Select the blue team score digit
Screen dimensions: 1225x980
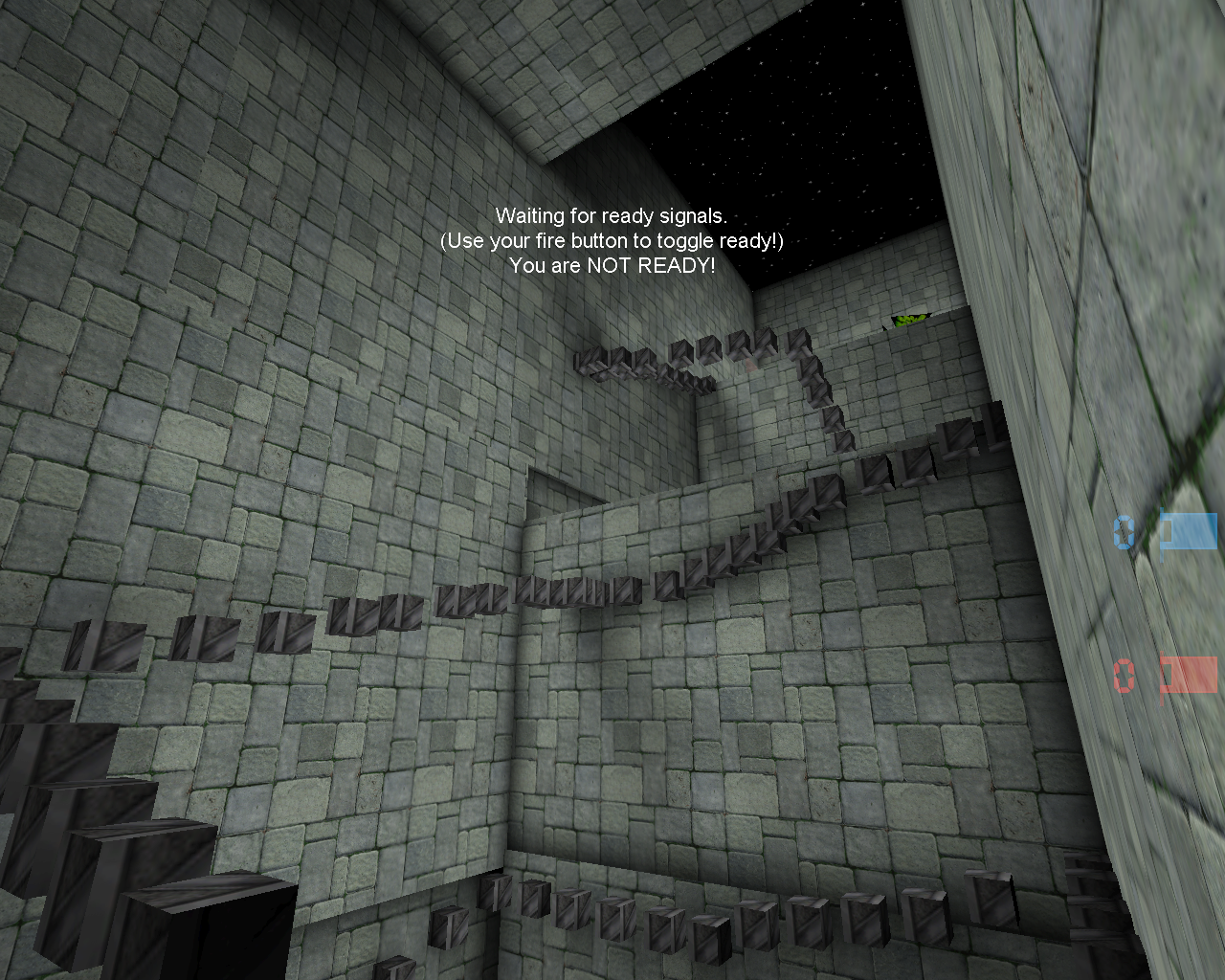1122,533
